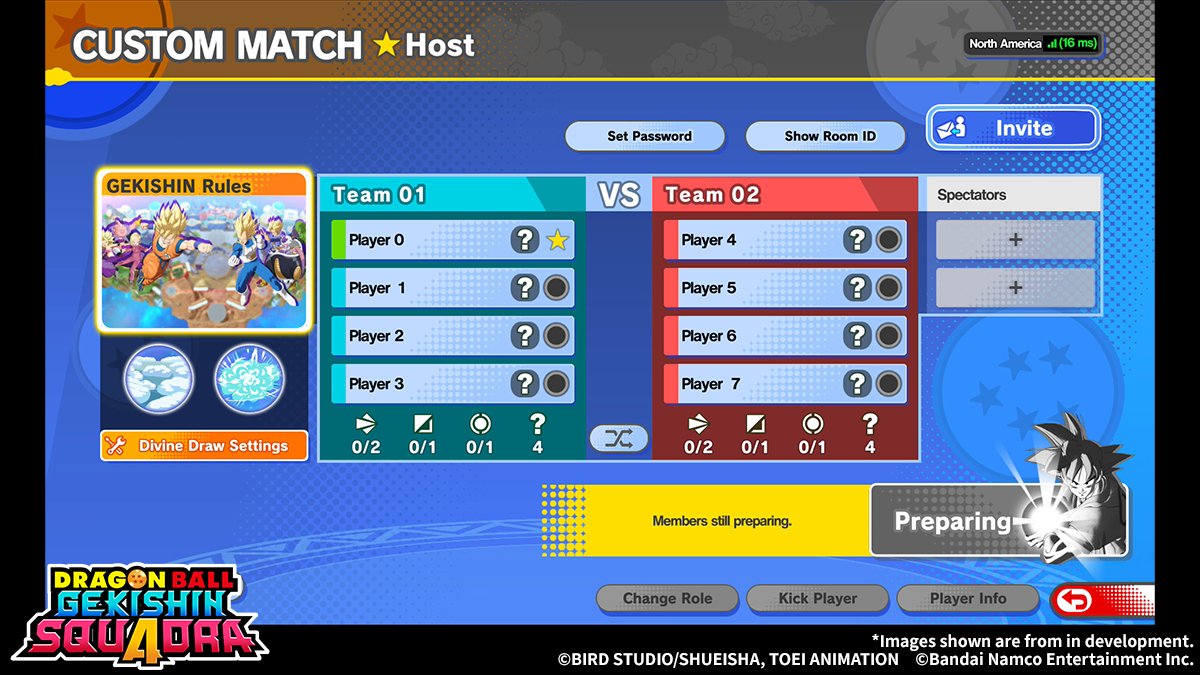This screenshot has width=1200, height=675.
Task: Go back with the red return arrow
Action: (x=1099, y=600)
